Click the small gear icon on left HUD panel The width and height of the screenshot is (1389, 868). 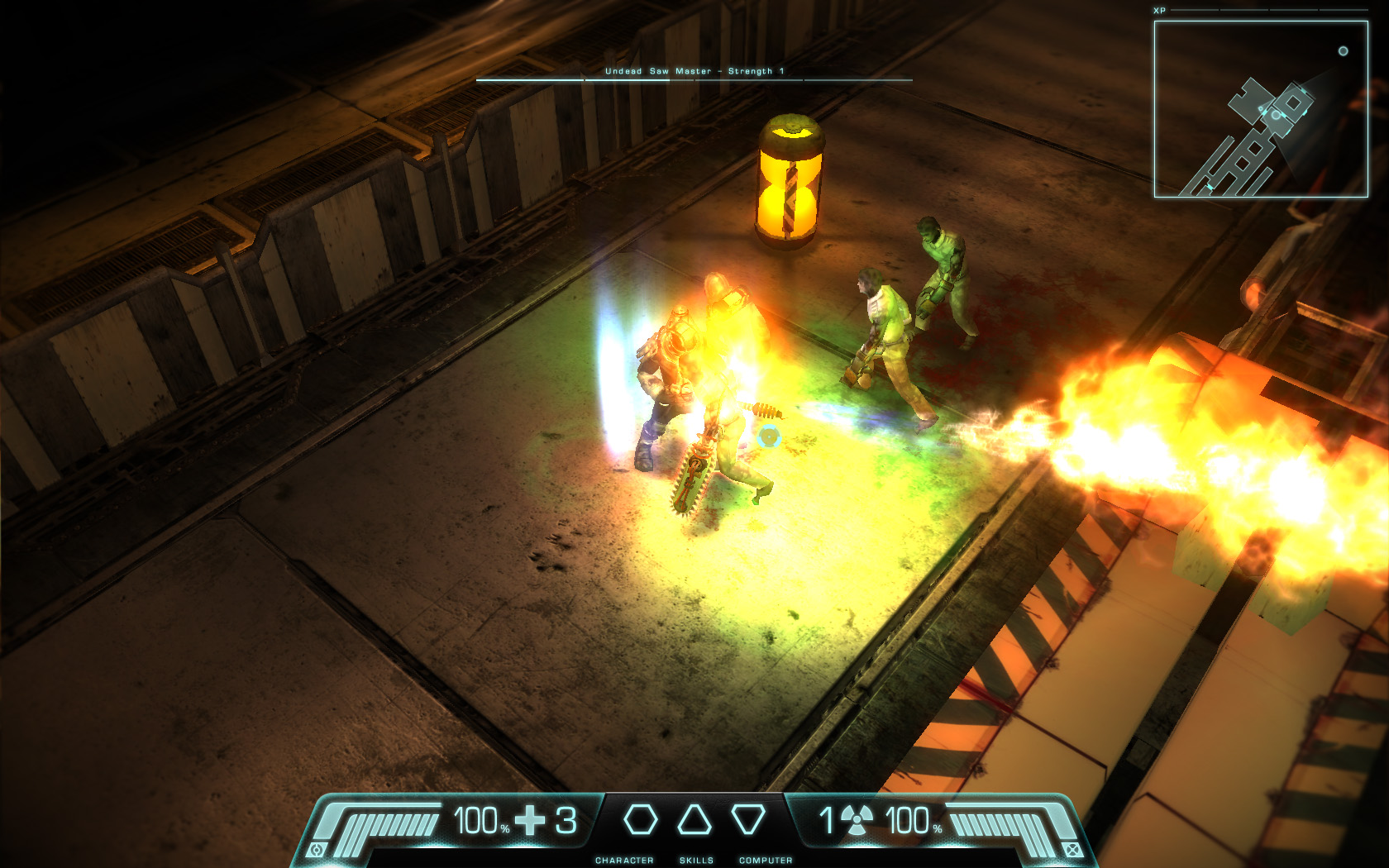point(316,850)
